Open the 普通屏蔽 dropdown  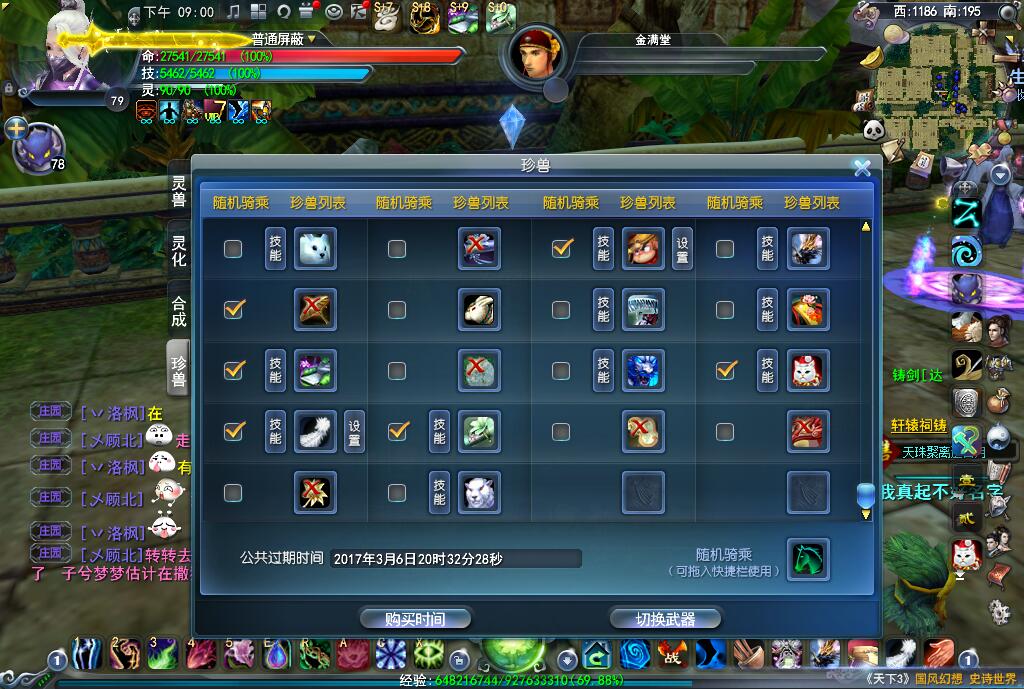point(311,39)
